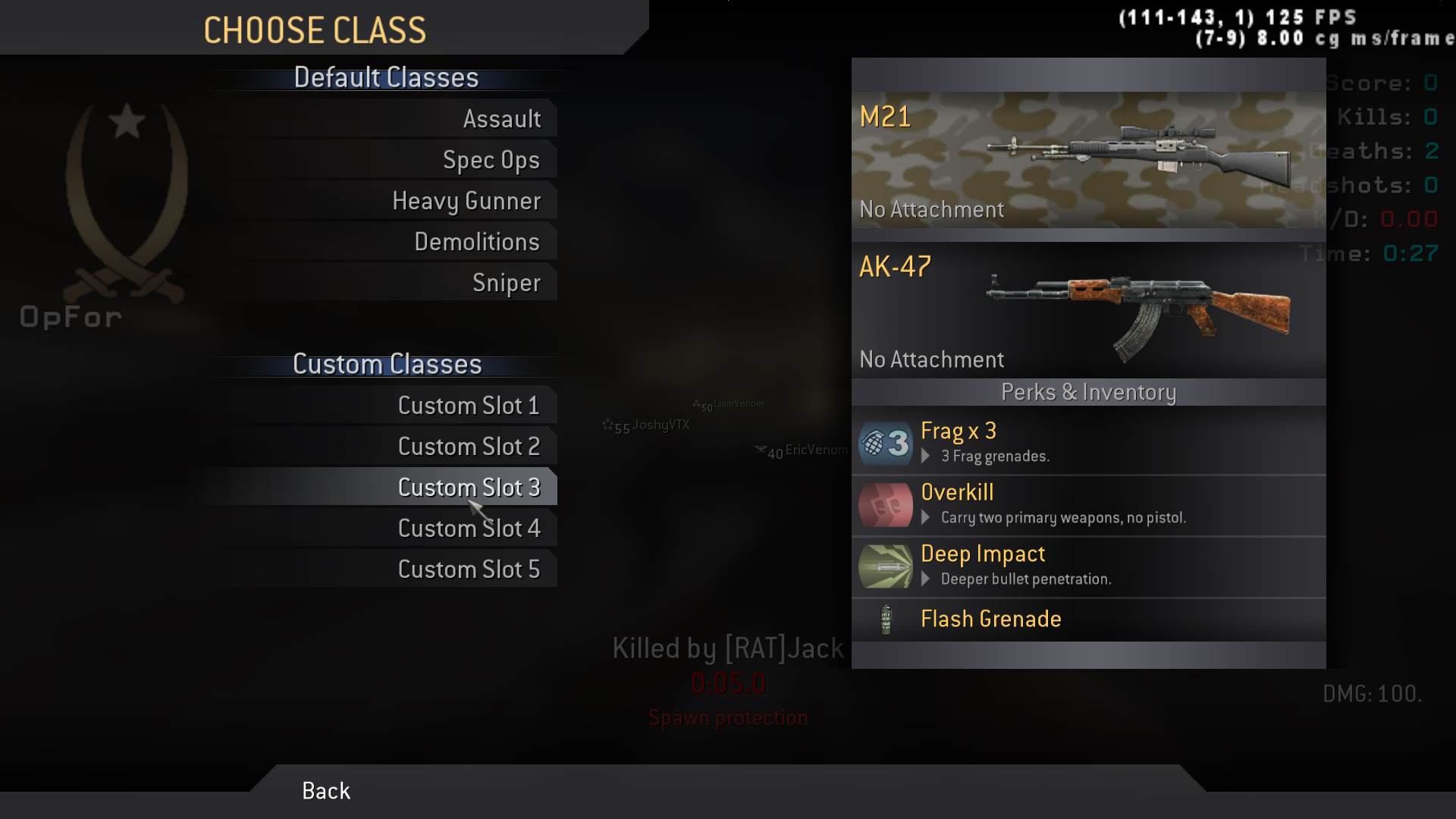Click Custom Slot 3
The image size is (1456, 819).
coord(469,488)
